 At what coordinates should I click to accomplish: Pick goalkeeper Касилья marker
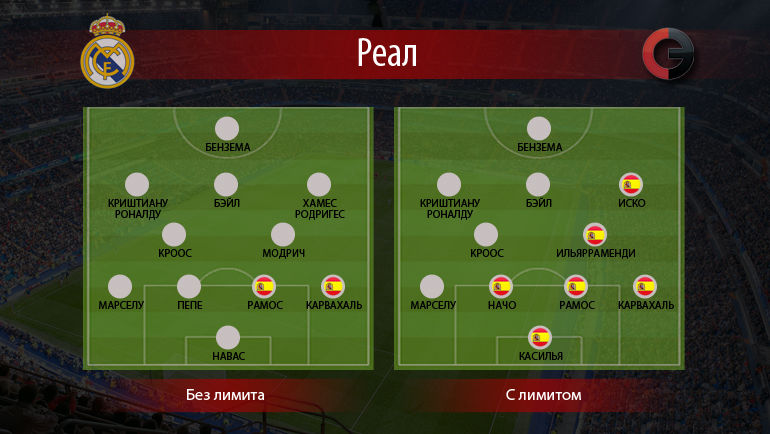(x=540, y=338)
